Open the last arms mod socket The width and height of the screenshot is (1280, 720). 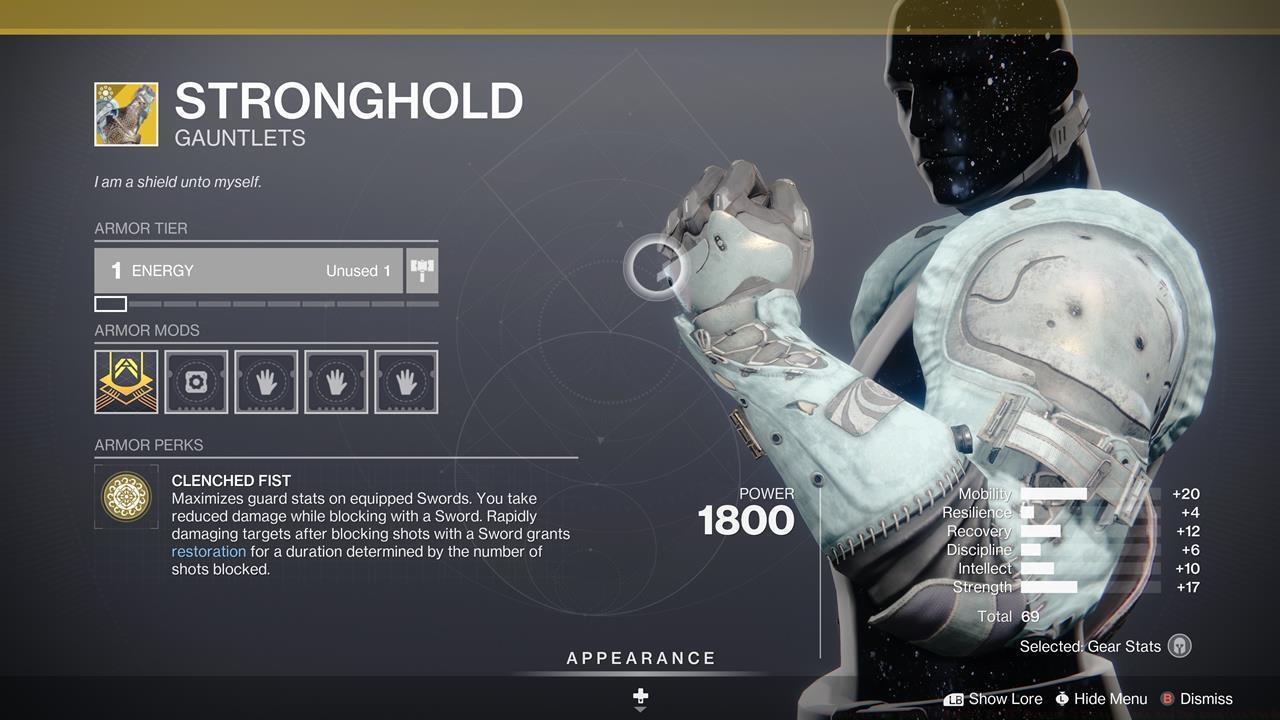[406, 380]
